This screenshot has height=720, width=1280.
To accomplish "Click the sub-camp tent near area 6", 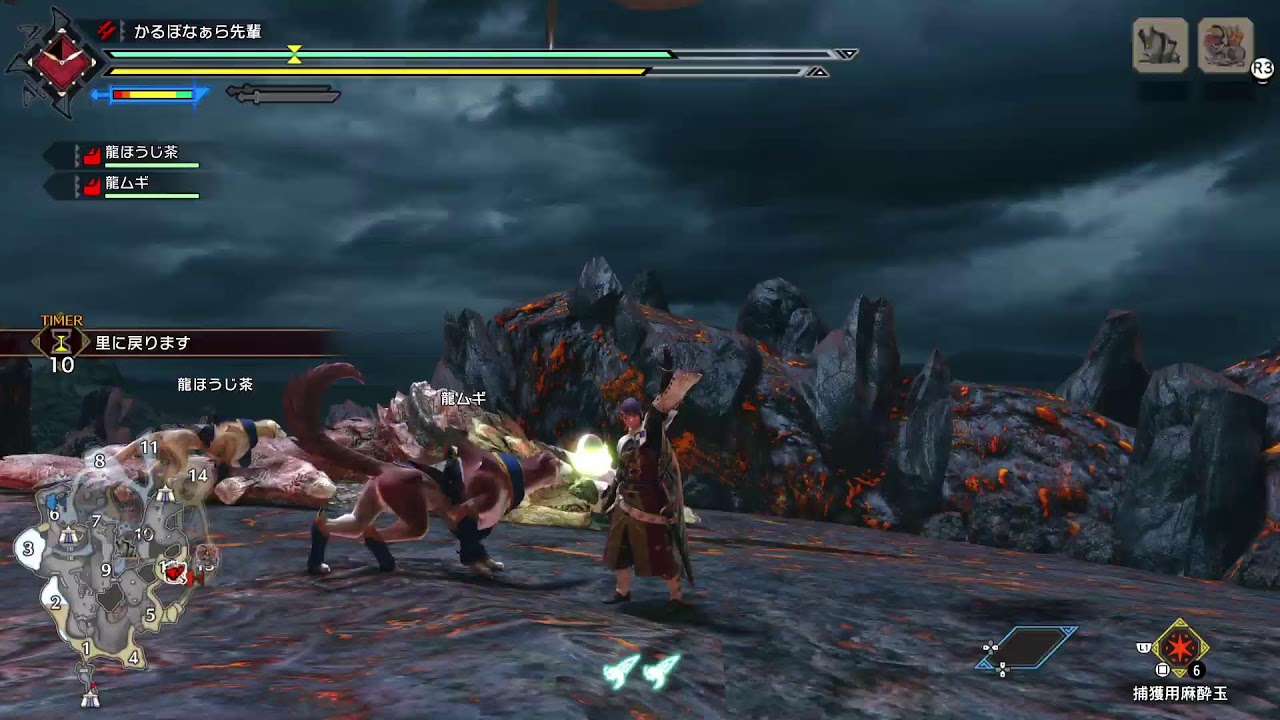I will (67, 537).
